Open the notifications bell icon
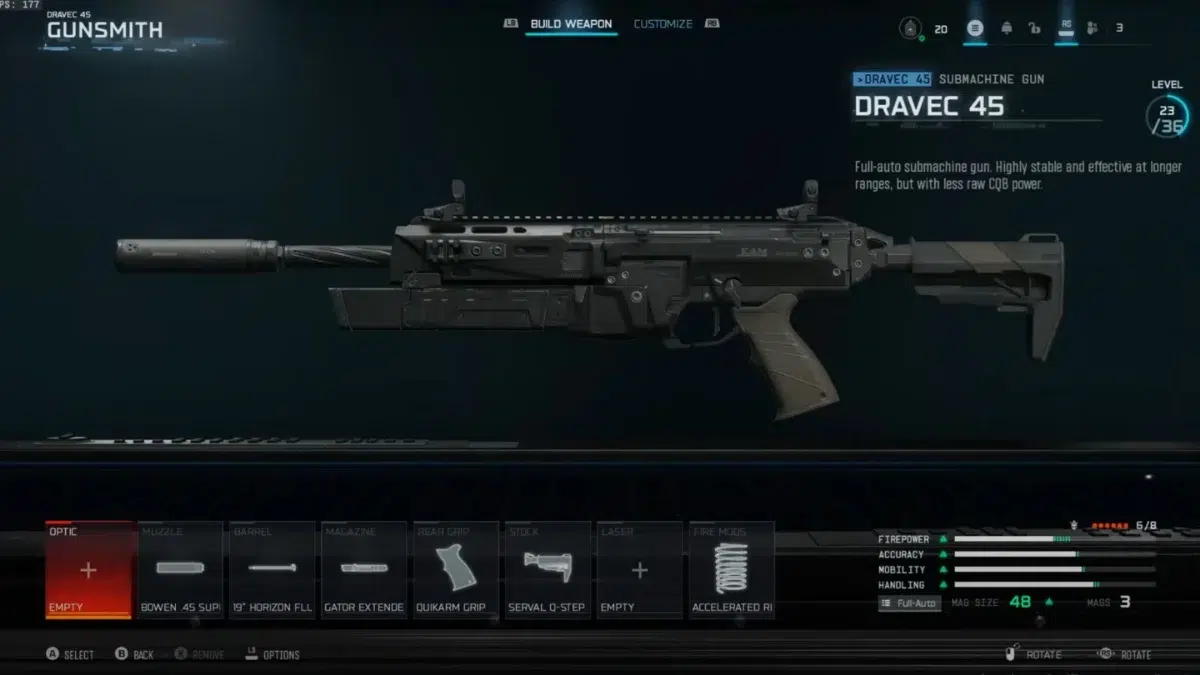 [x=1006, y=28]
